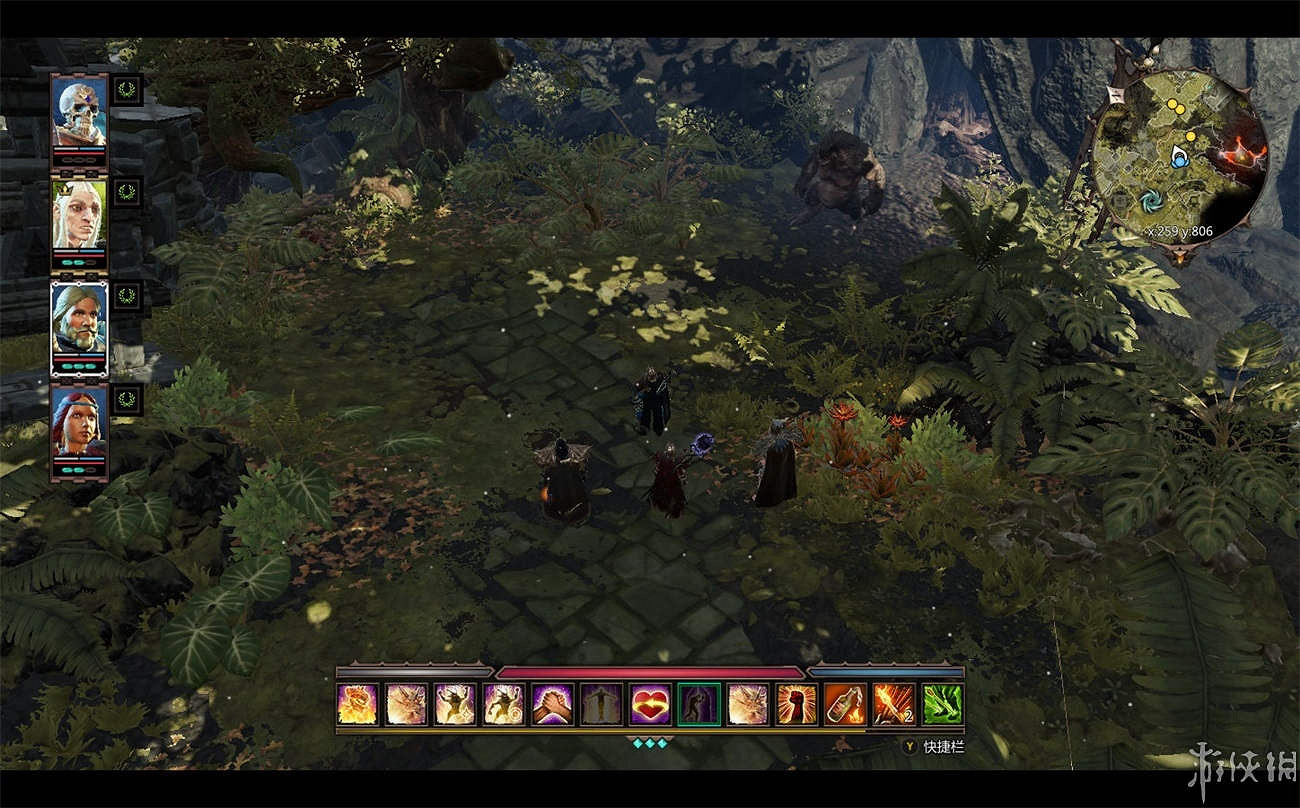Click the laurel wreath icon beside skeleton portrait
Image resolution: width=1300 pixels, height=808 pixels.
pyautogui.click(x=126, y=87)
